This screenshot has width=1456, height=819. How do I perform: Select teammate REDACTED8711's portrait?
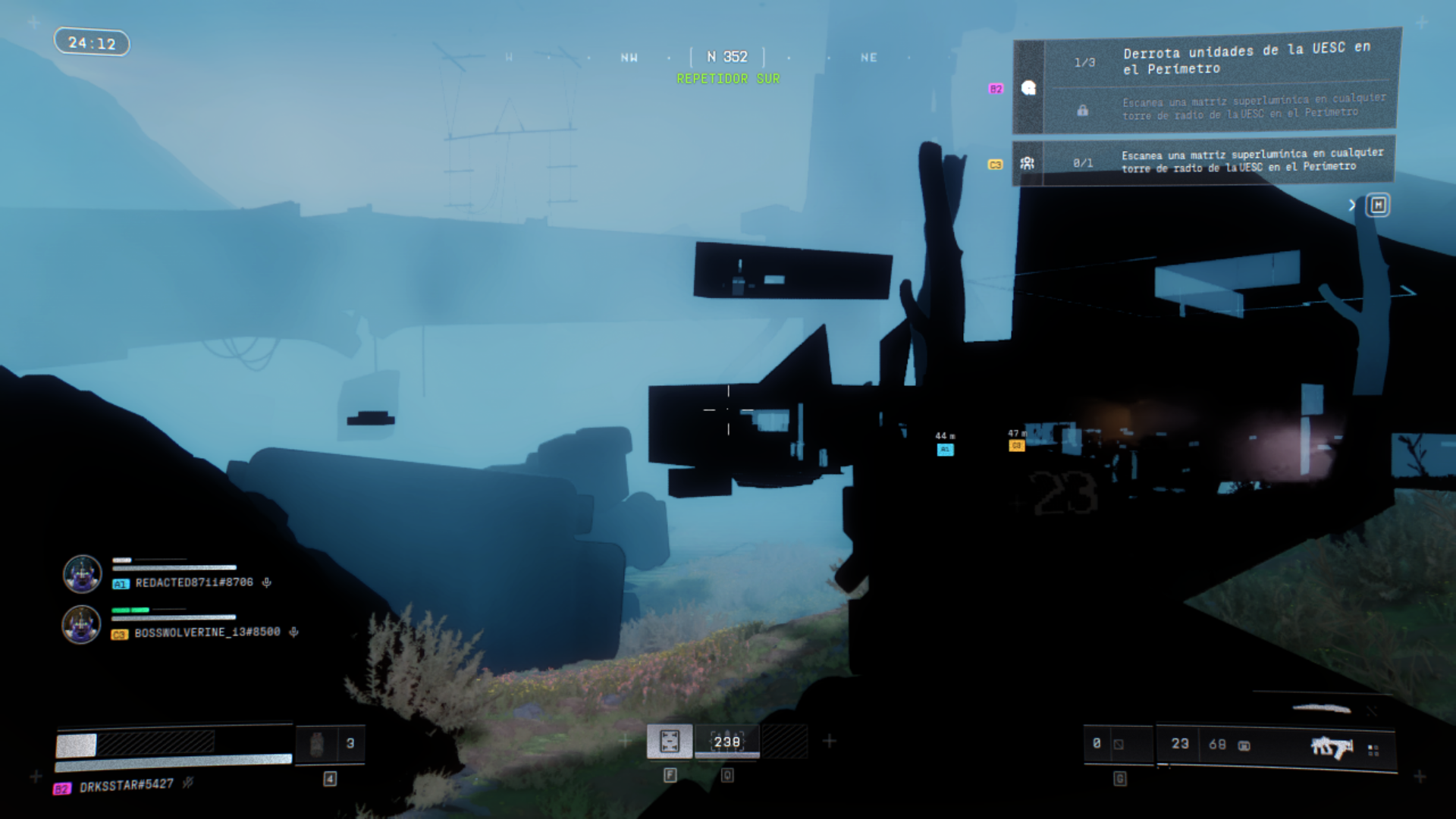click(x=82, y=574)
